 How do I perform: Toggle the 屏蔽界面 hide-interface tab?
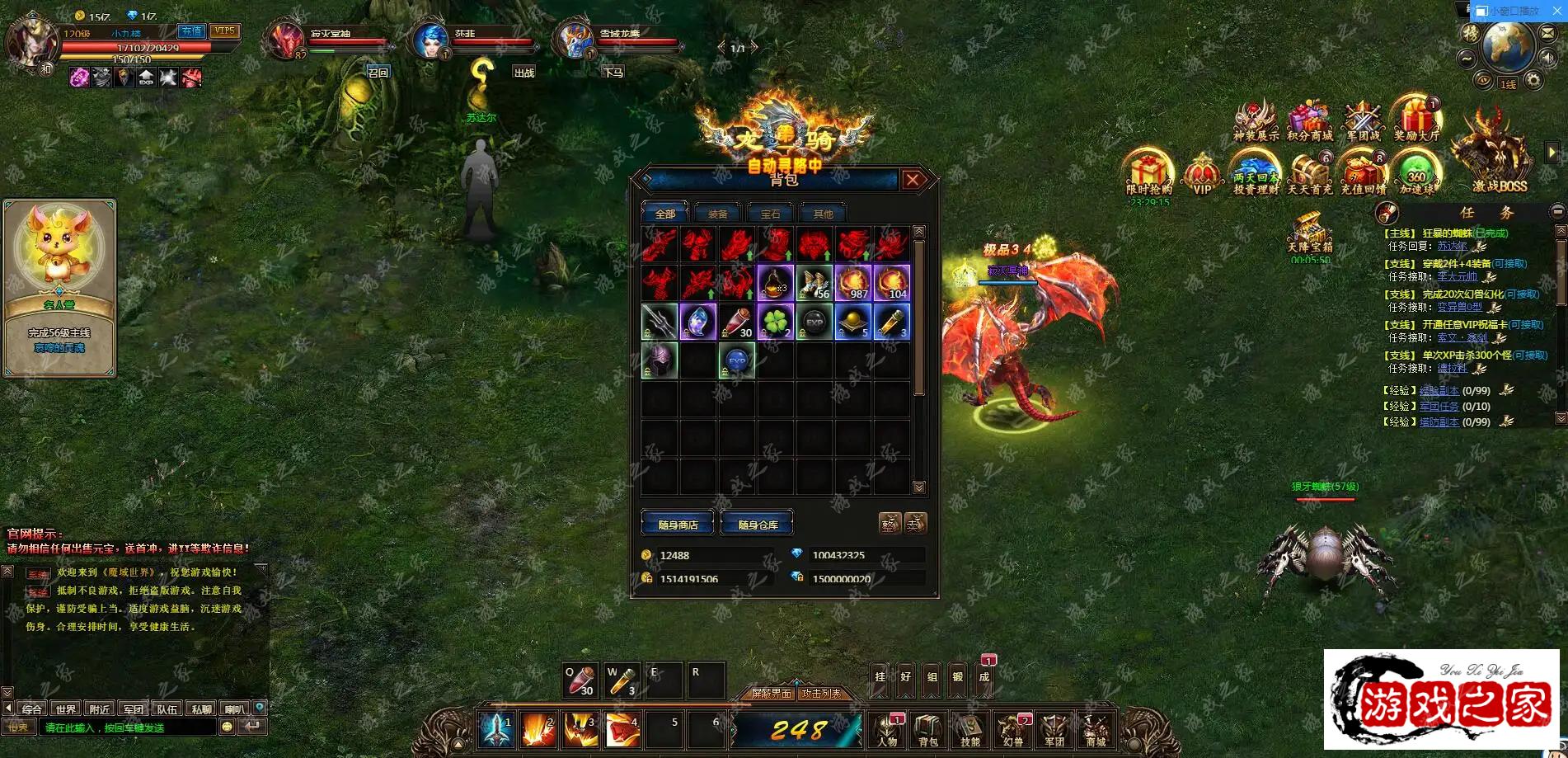pos(771,694)
